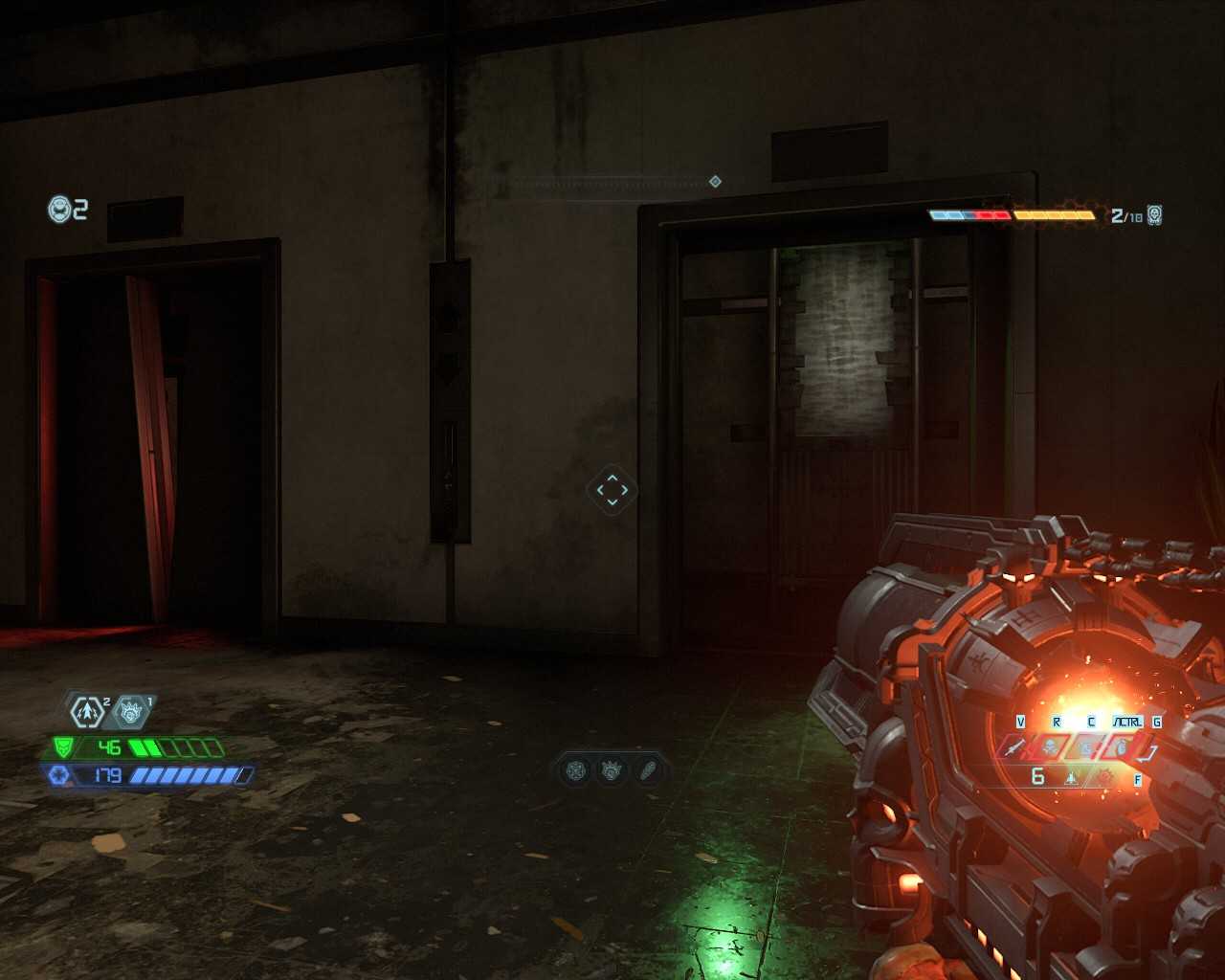The height and width of the screenshot is (980, 1225).
Task: Click the equipment swap arrows icon
Action: coord(1151,752)
